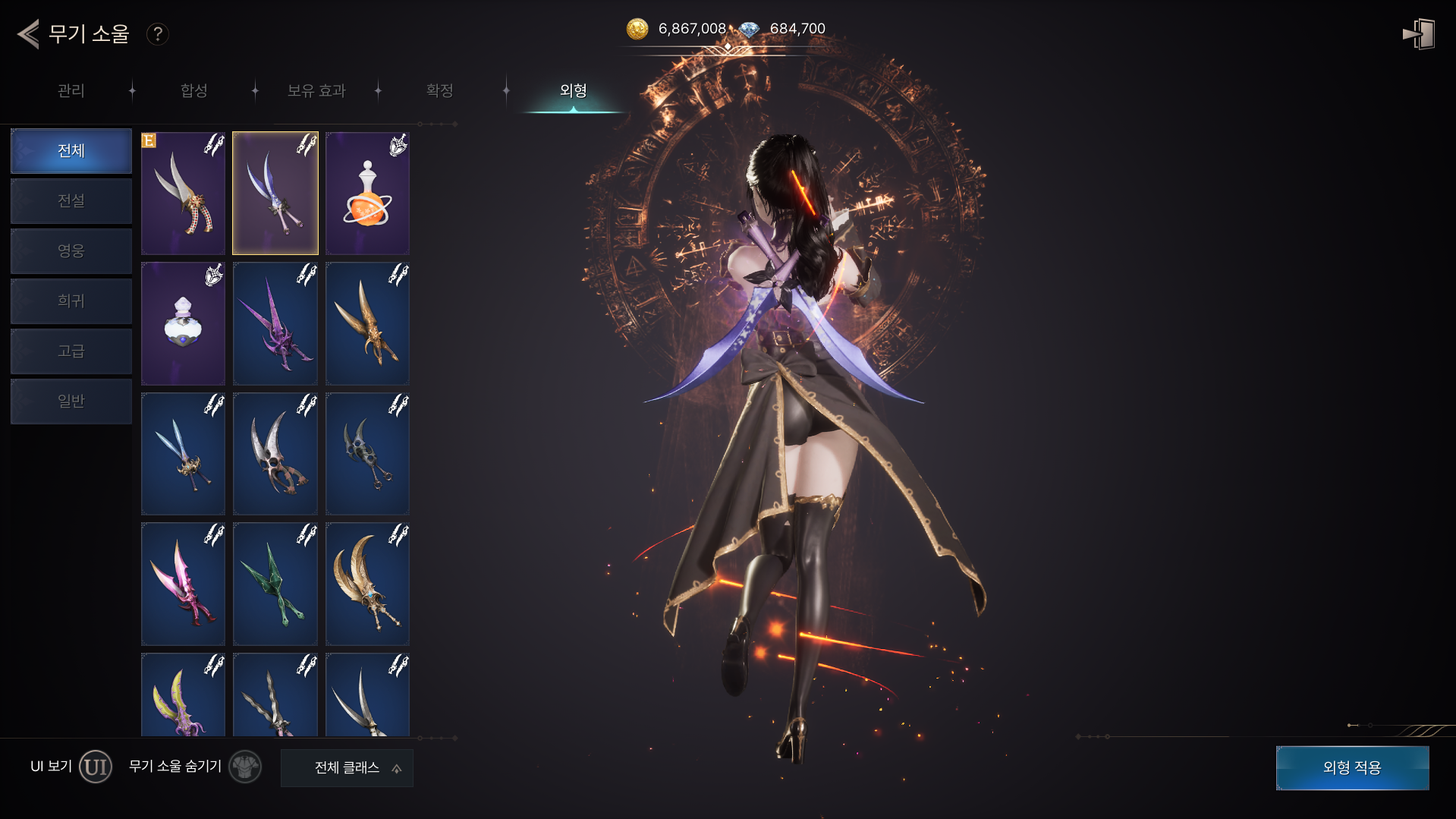Apply appearance with 외형 적용 button

pyautogui.click(x=1352, y=768)
